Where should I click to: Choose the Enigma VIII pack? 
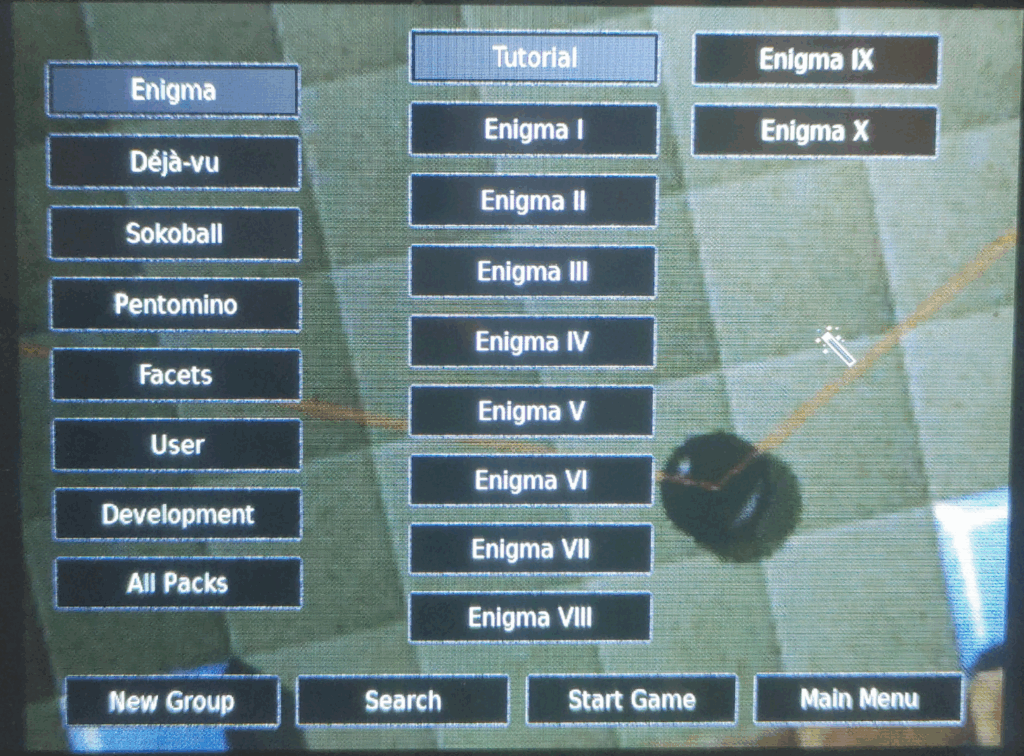tap(530, 617)
